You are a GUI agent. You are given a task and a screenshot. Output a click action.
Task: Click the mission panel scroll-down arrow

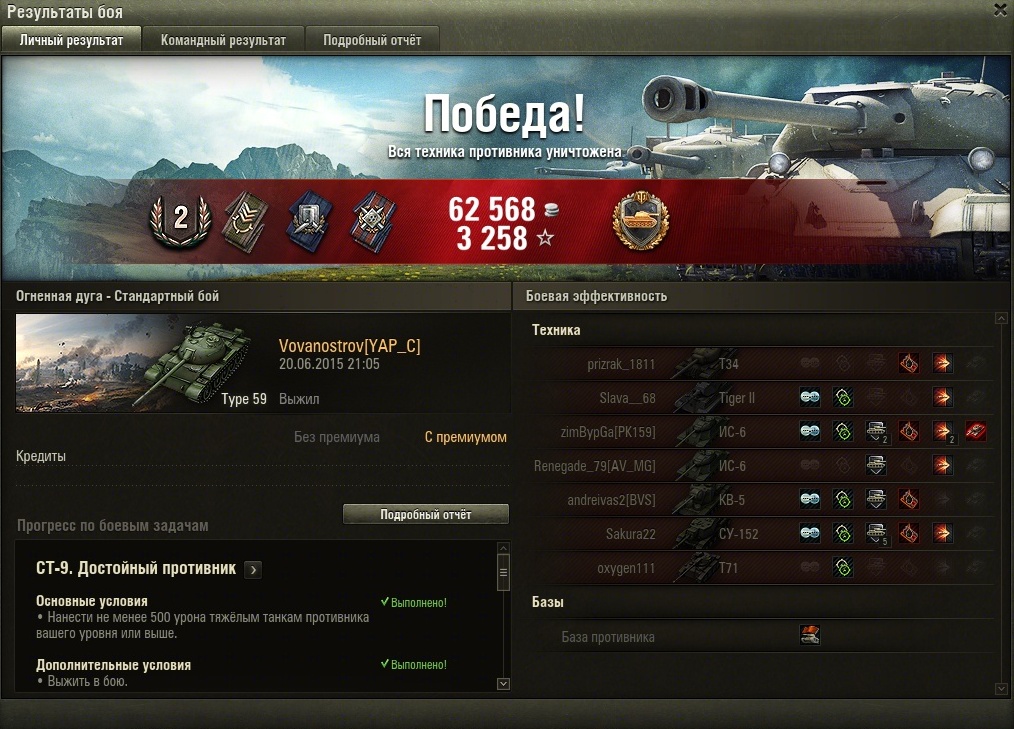click(x=503, y=683)
